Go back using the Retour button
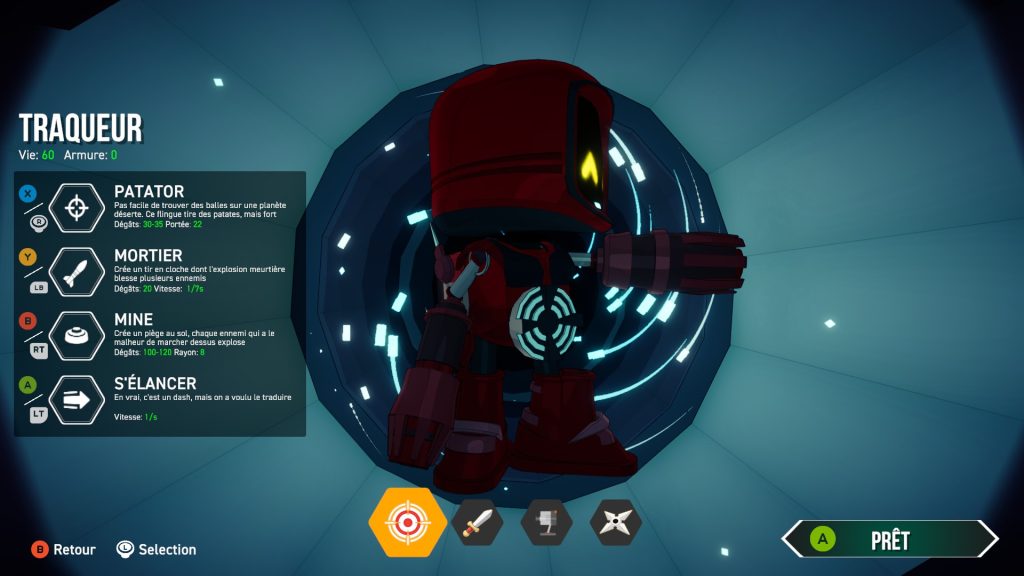 (x=64, y=549)
